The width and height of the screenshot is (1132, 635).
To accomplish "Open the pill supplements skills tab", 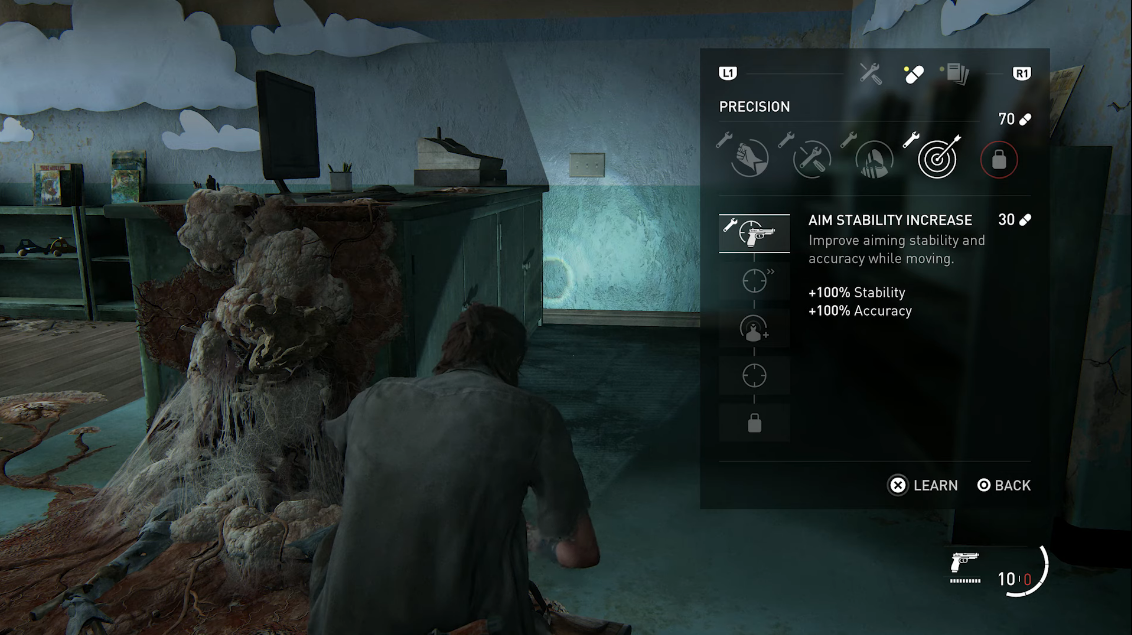I will click(913, 74).
